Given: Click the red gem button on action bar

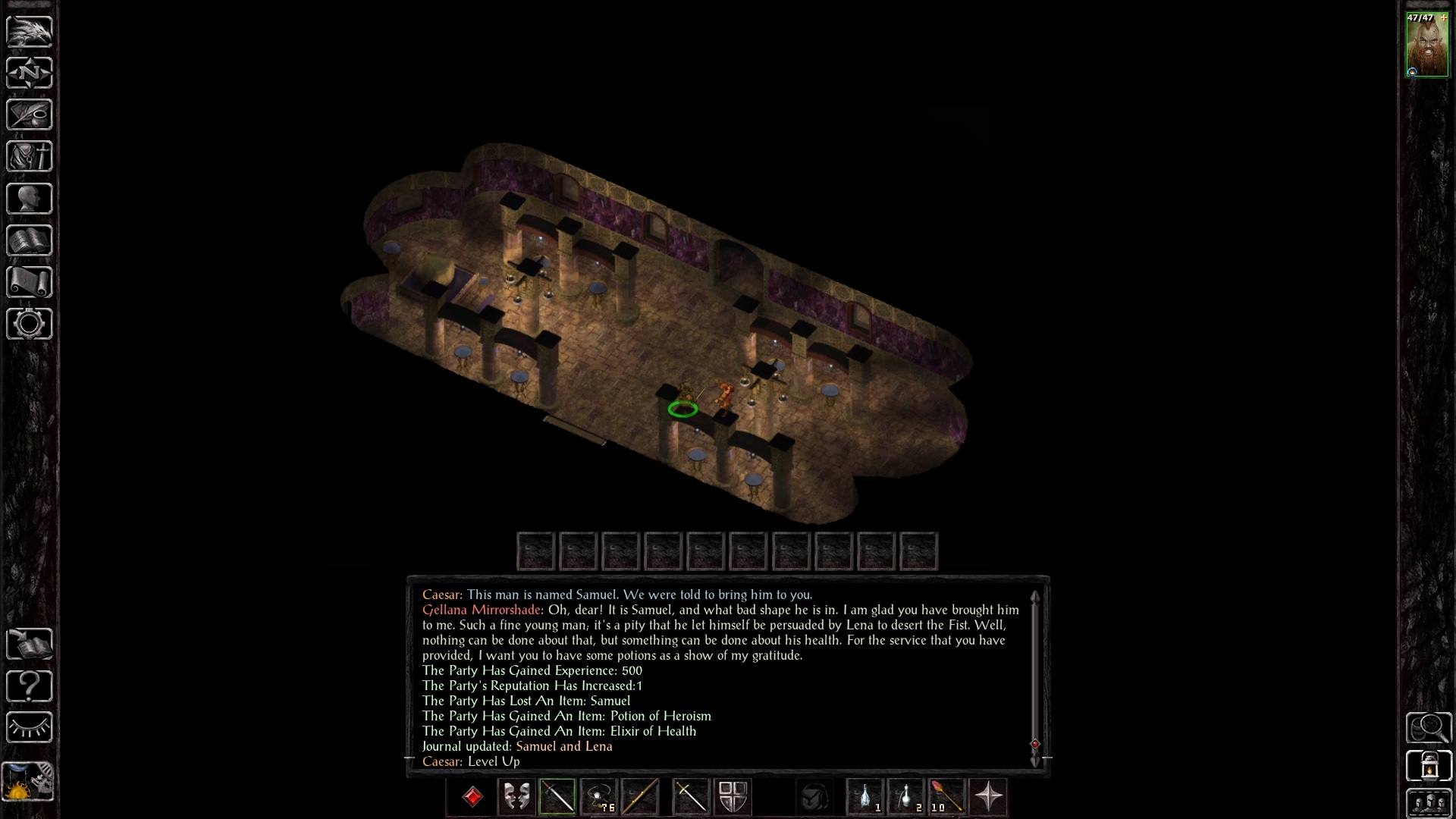Looking at the screenshot, I should click(472, 797).
